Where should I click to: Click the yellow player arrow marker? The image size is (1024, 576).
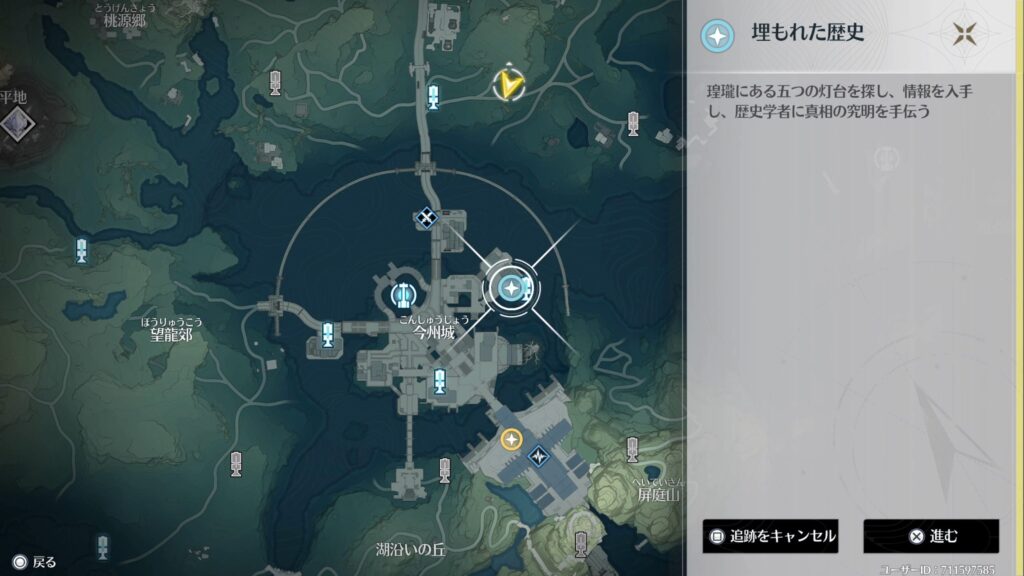pyautogui.click(x=511, y=84)
